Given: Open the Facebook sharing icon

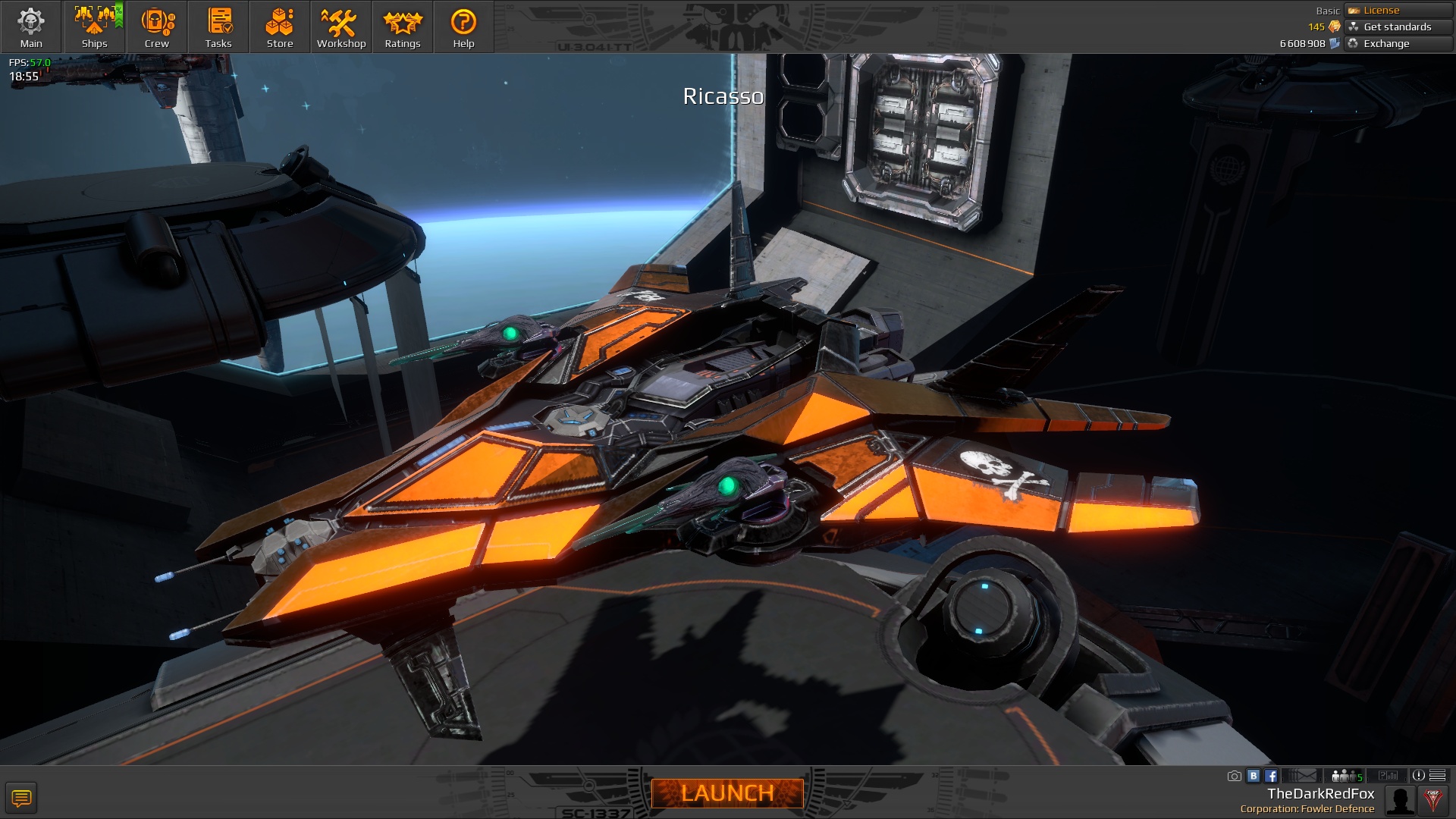Looking at the screenshot, I should pyautogui.click(x=1272, y=776).
